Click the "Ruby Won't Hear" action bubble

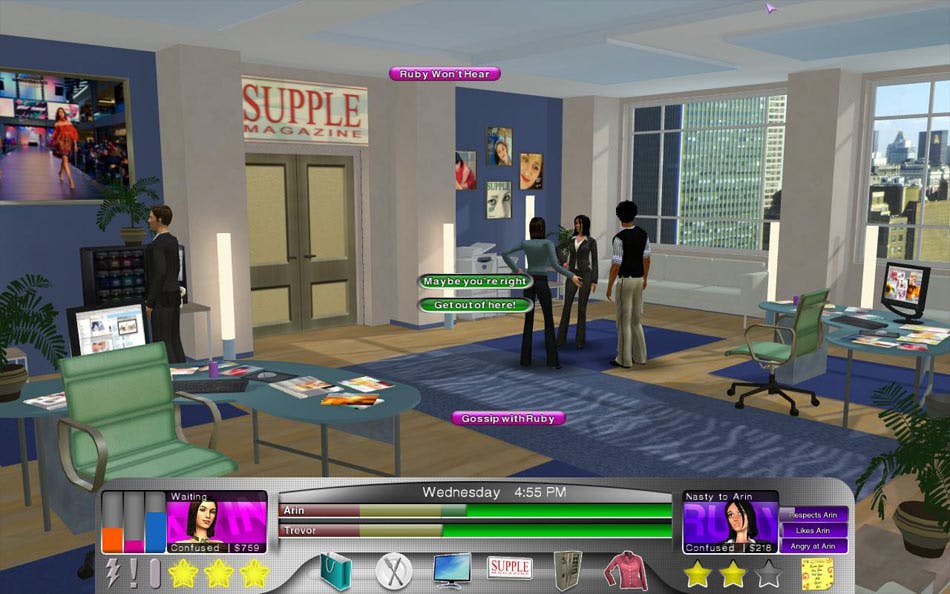(444, 74)
